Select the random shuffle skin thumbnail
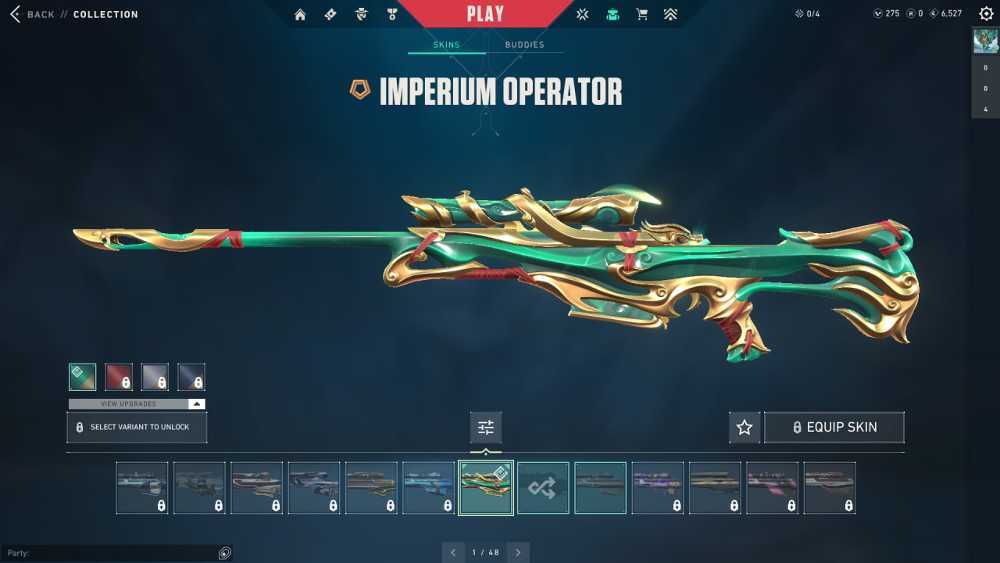Viewport: 1000px width, 563px height. [x=543, y=488]
